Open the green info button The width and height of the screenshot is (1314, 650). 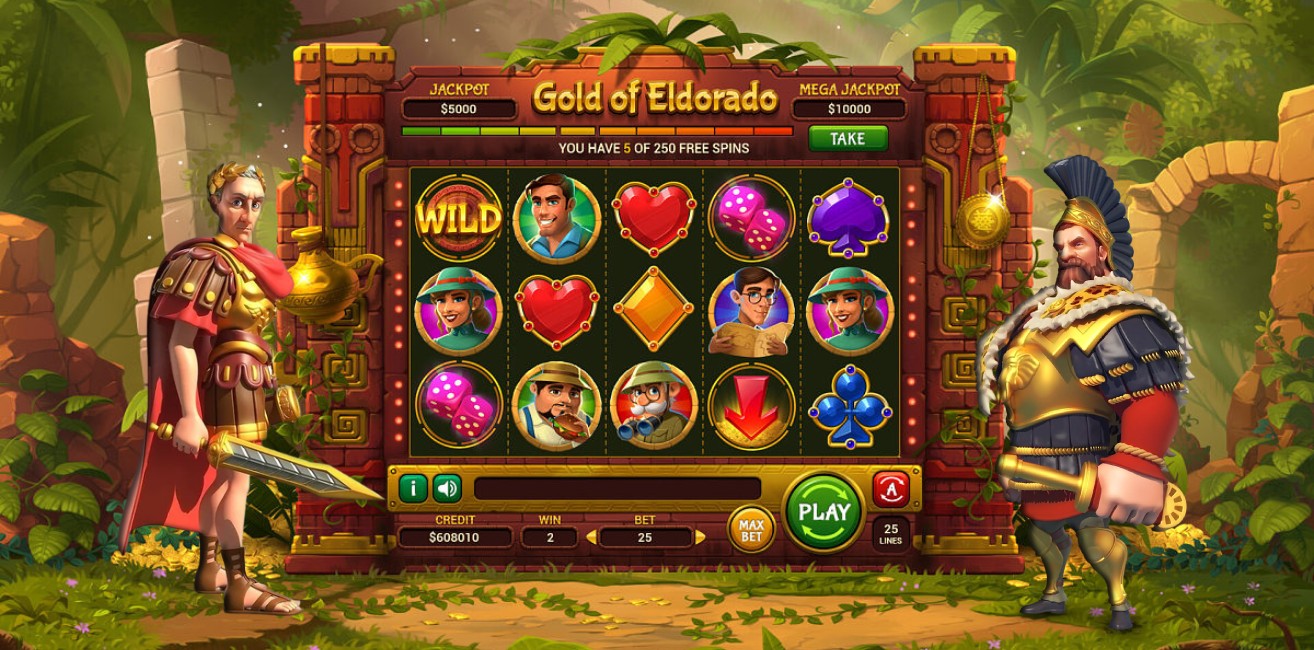click(x=413, y=488)
